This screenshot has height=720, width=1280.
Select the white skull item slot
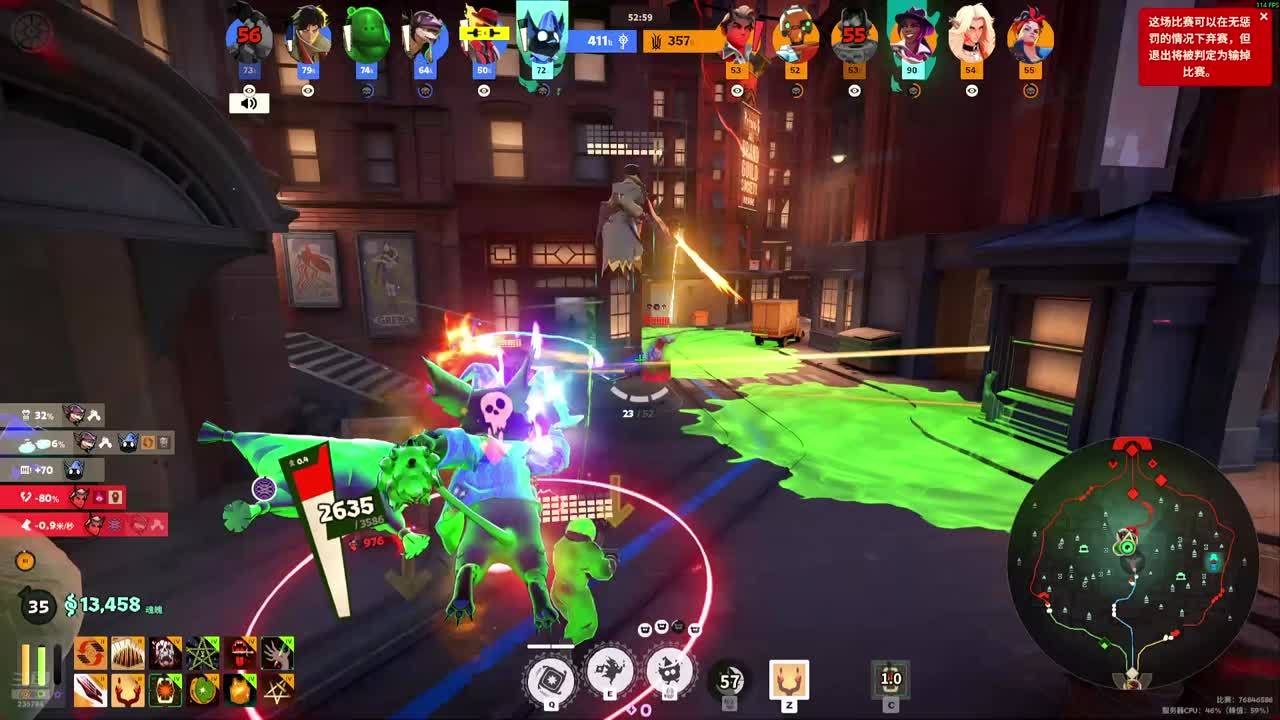tap(165, 653)
